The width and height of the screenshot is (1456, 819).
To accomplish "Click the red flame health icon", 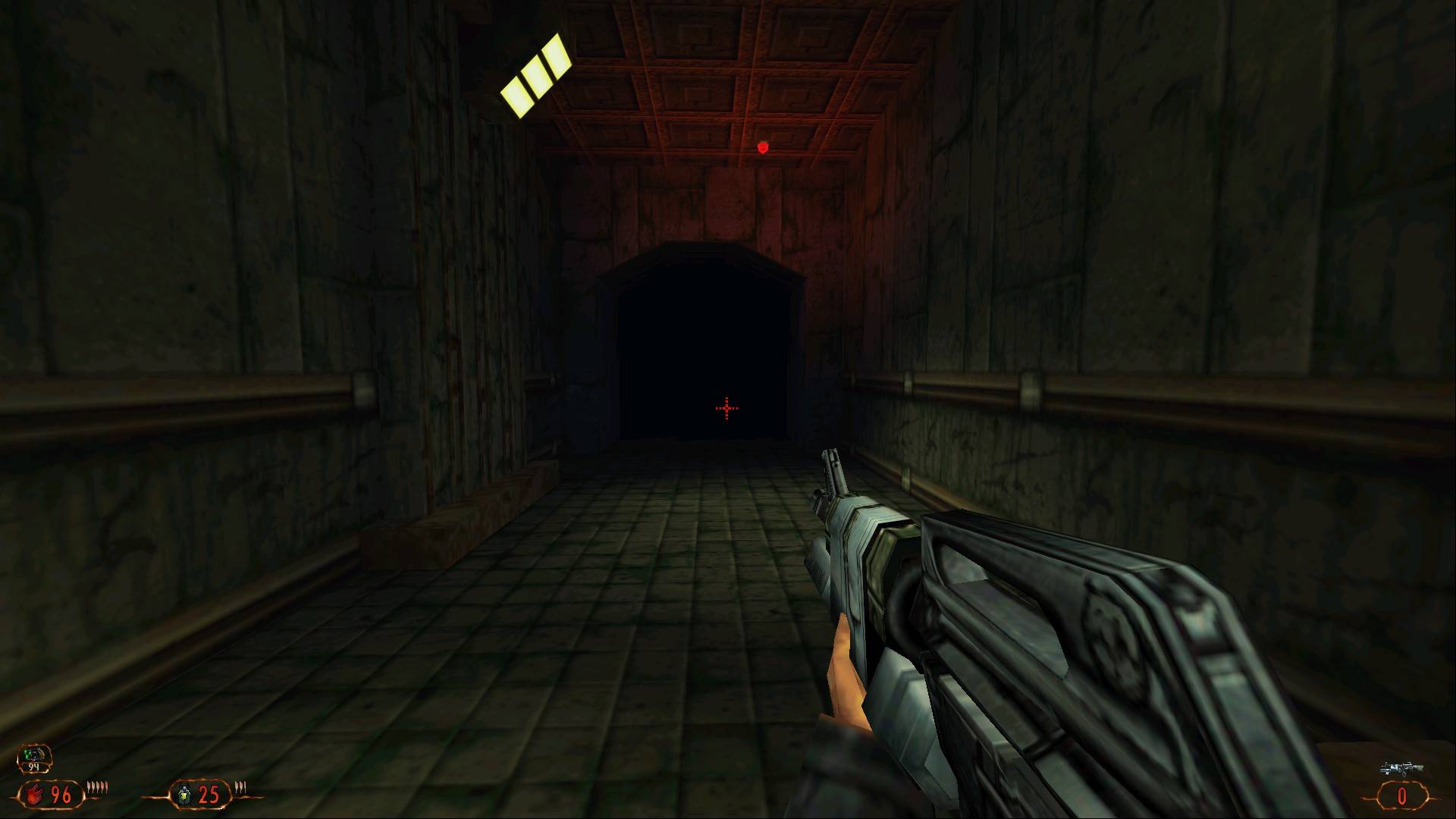I will pyautogui.click(x=34, y=795).
